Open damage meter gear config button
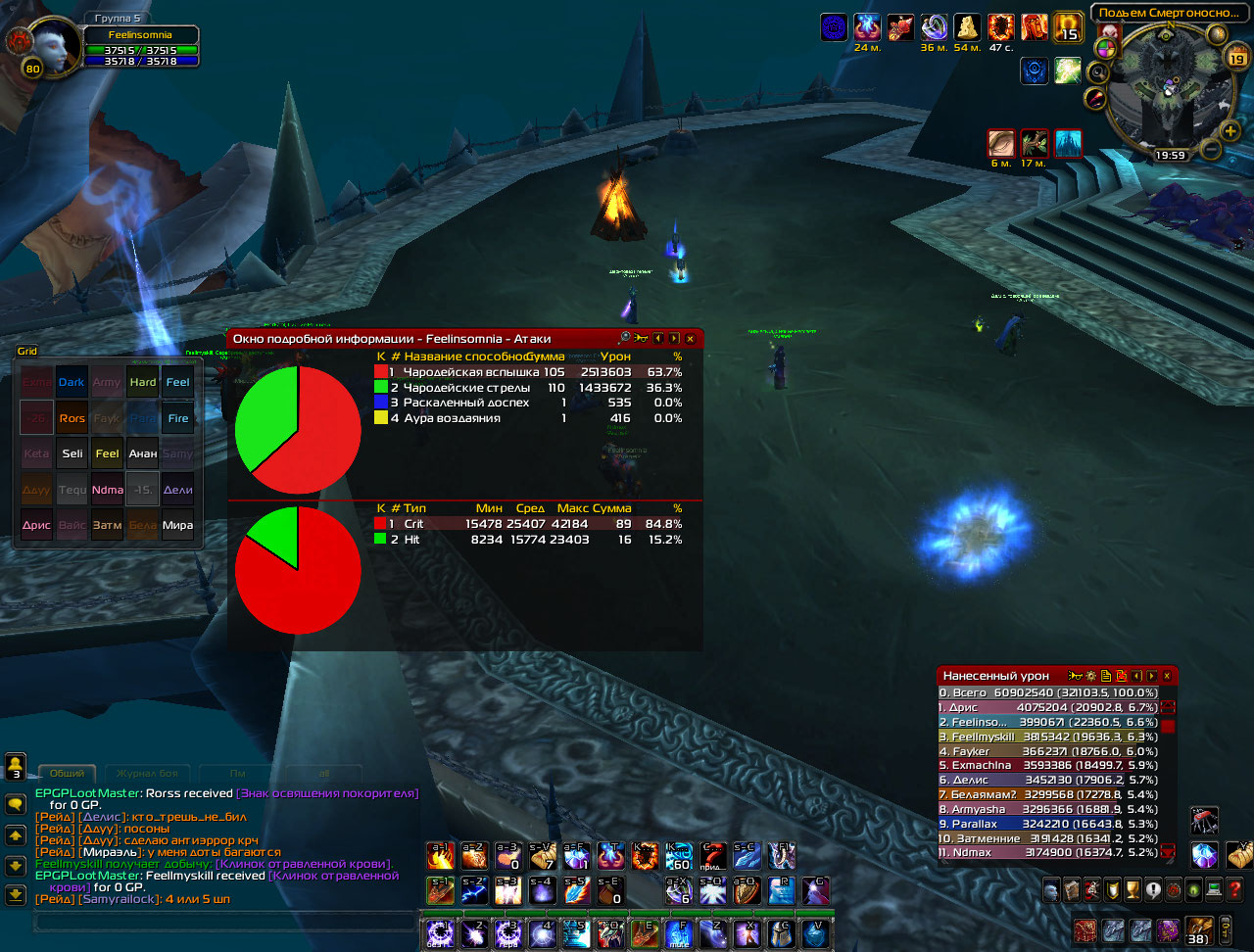Screen dimensions: 1254x952 [x=1090, y=676]
